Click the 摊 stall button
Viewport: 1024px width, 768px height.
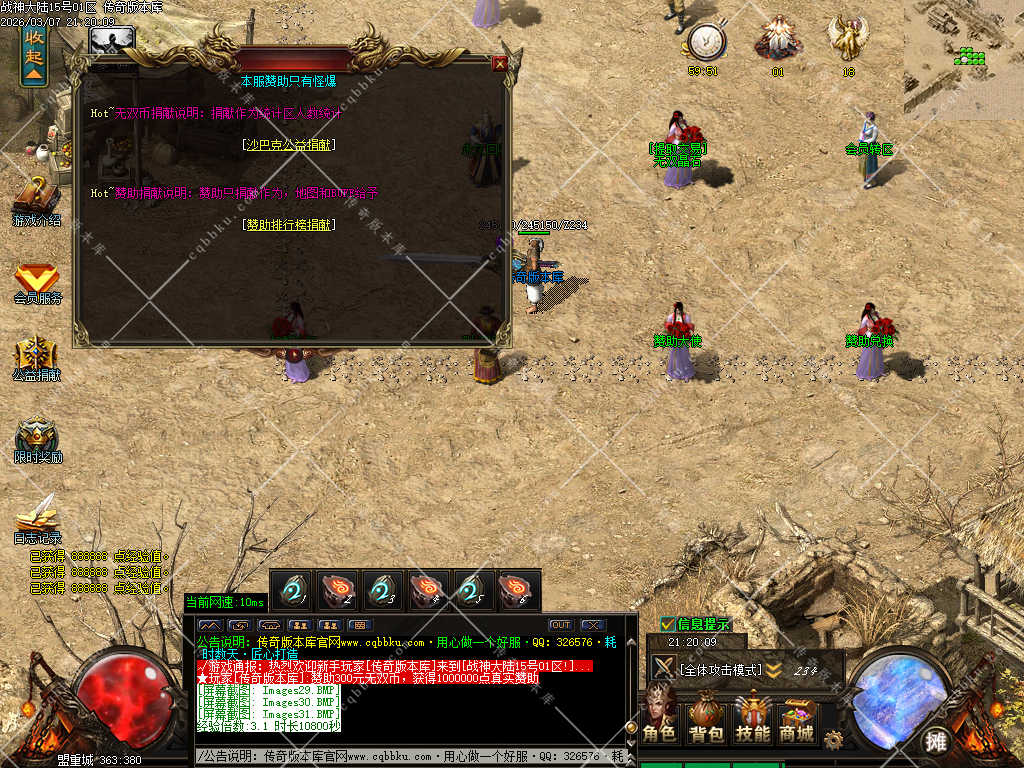click(x=936, y=742)
